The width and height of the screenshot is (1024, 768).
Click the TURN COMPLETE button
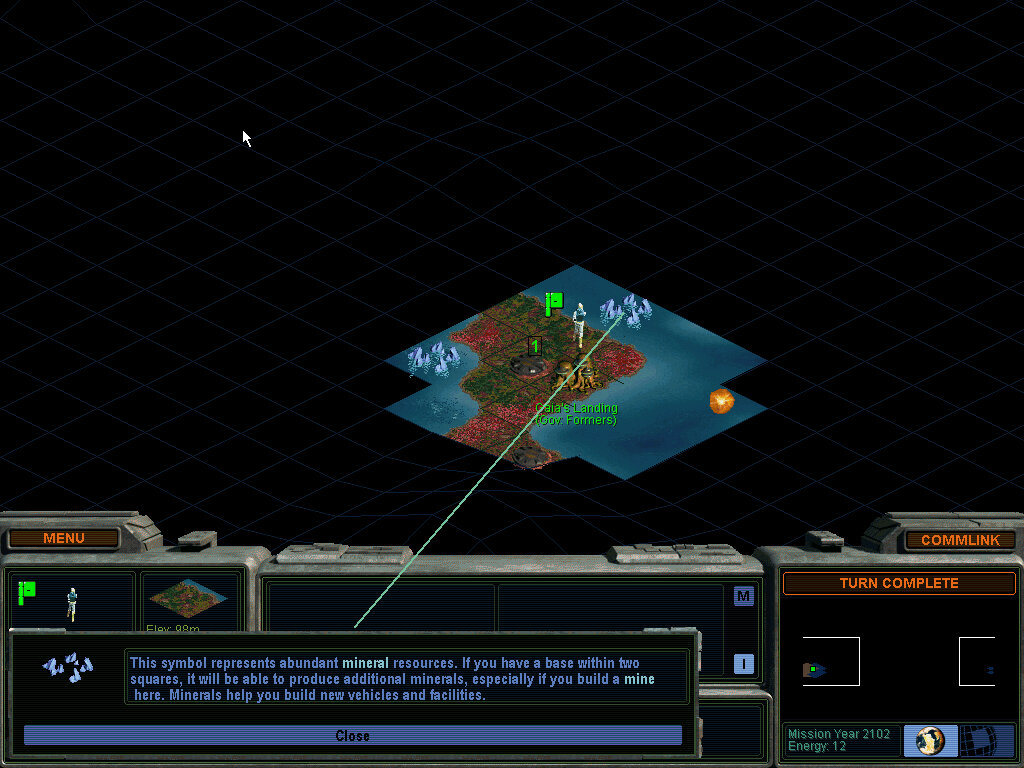pos(898,583)
